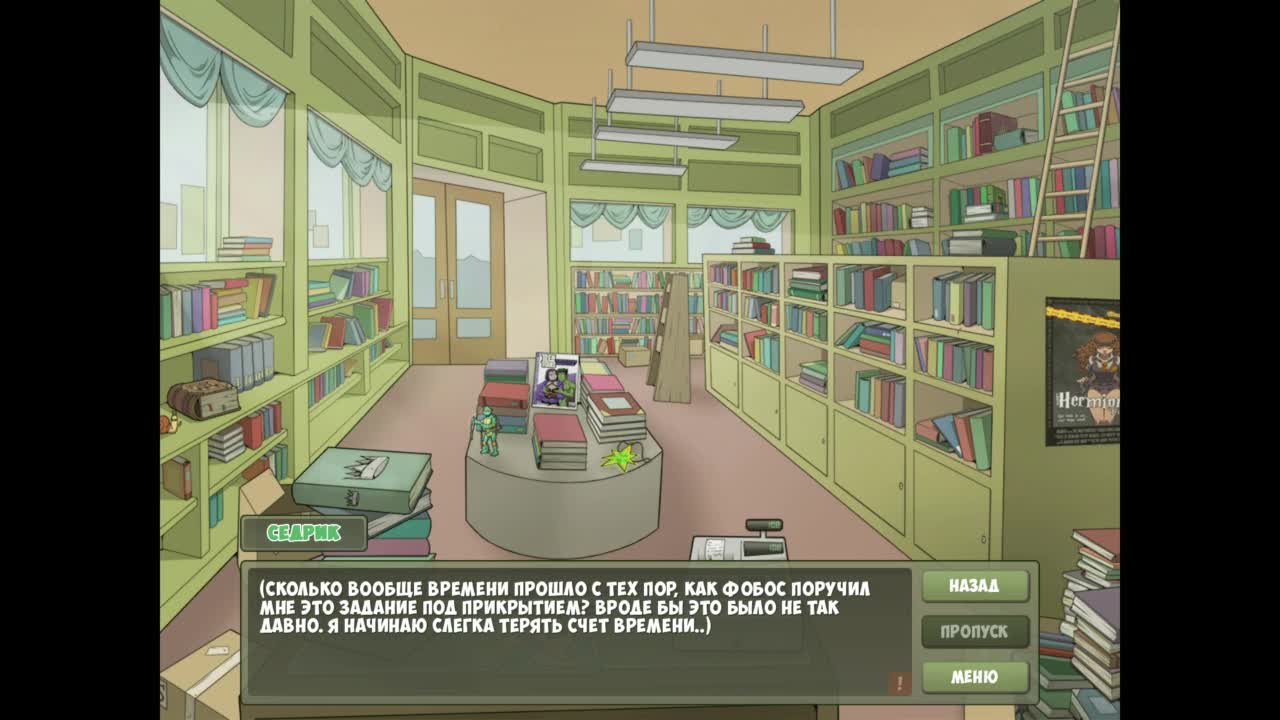Open the МЕНЮ button

(x=974, y=677)
